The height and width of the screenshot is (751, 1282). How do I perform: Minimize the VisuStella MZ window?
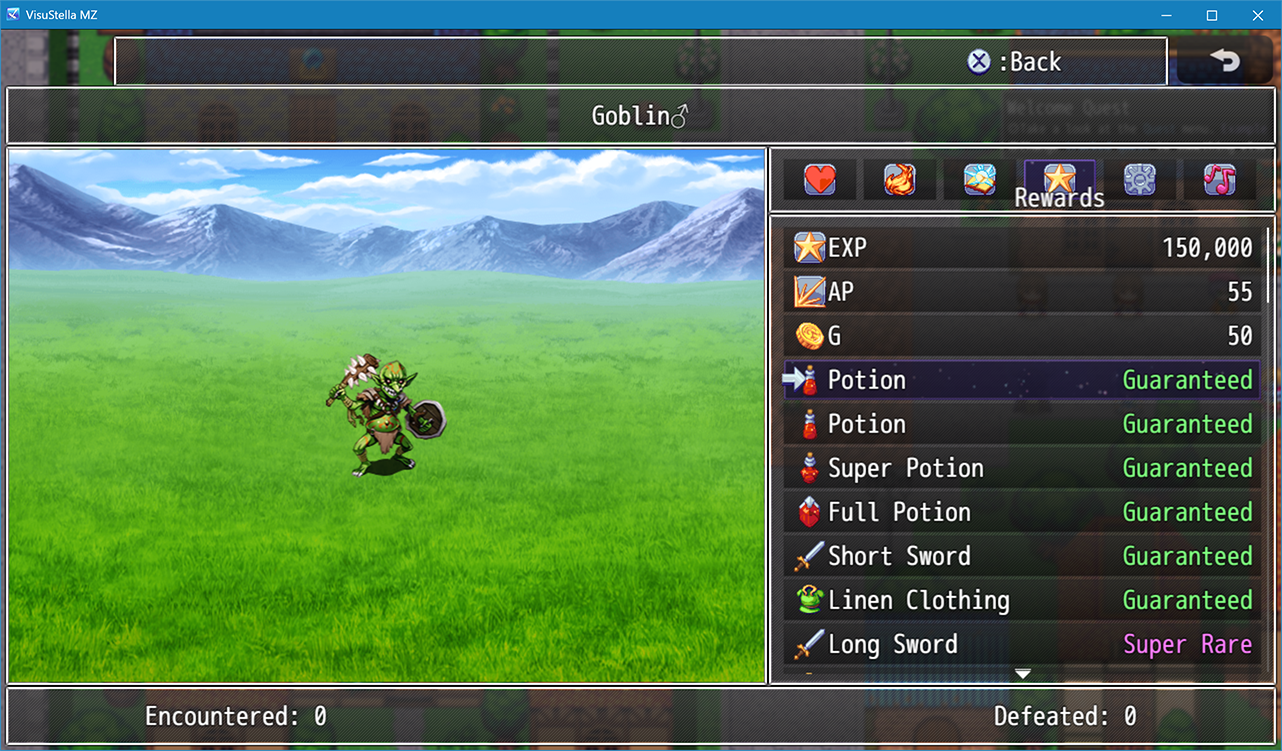1166,15
